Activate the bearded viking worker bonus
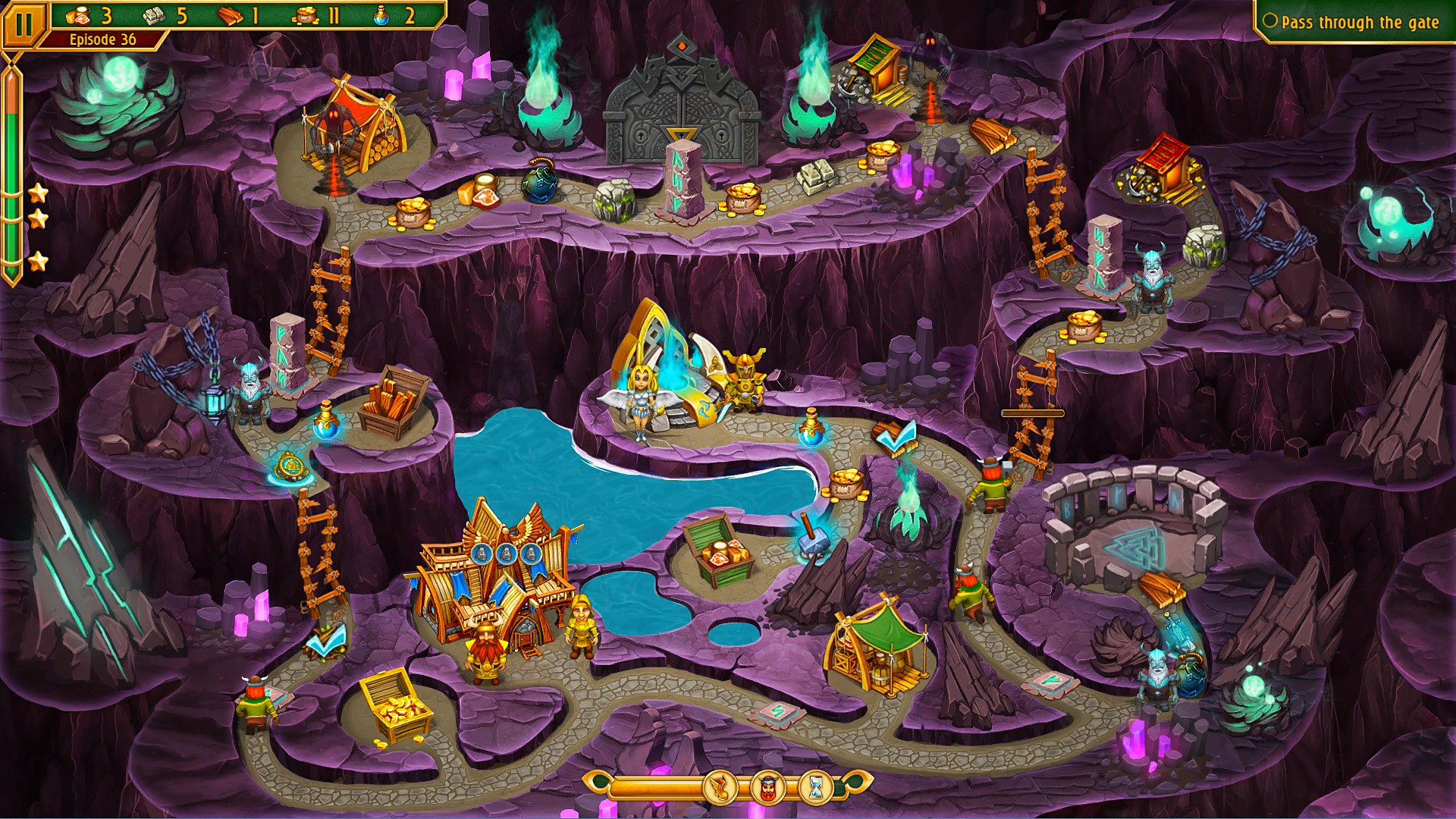Viewport: 1456px width, 819px height. click(767, 789)
